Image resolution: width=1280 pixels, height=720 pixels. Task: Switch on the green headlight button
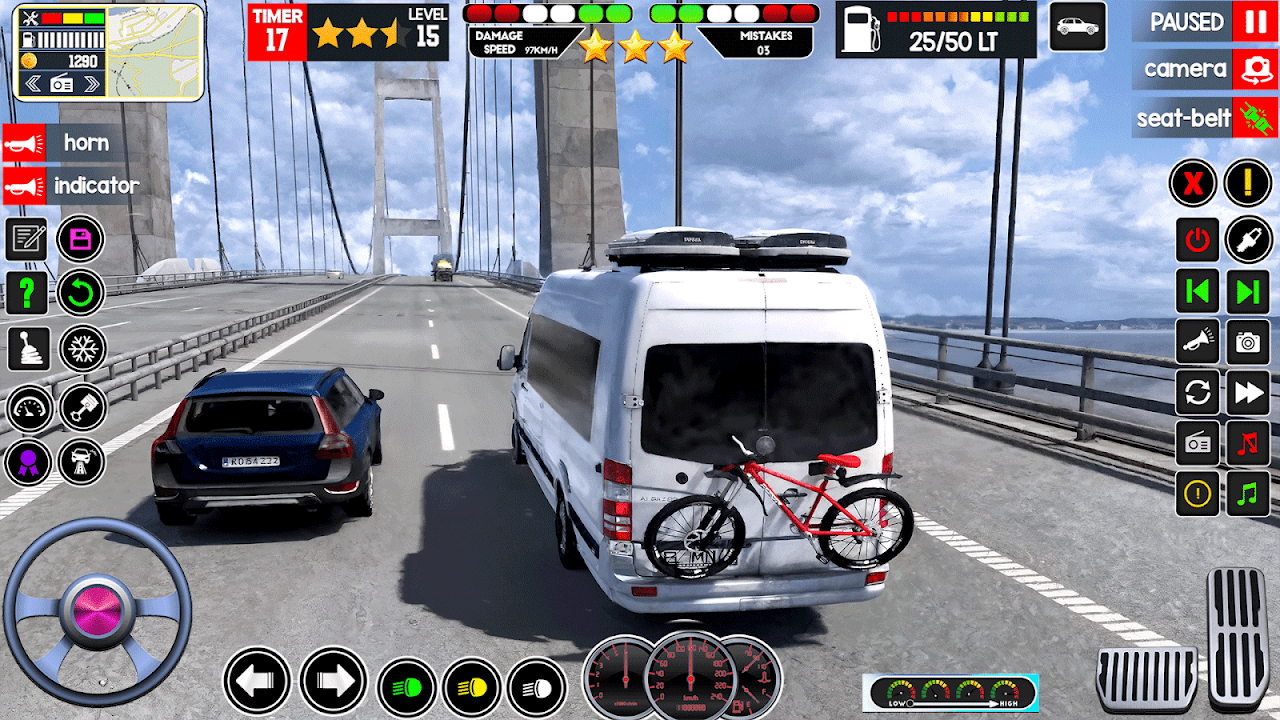[x=406, y=688]
